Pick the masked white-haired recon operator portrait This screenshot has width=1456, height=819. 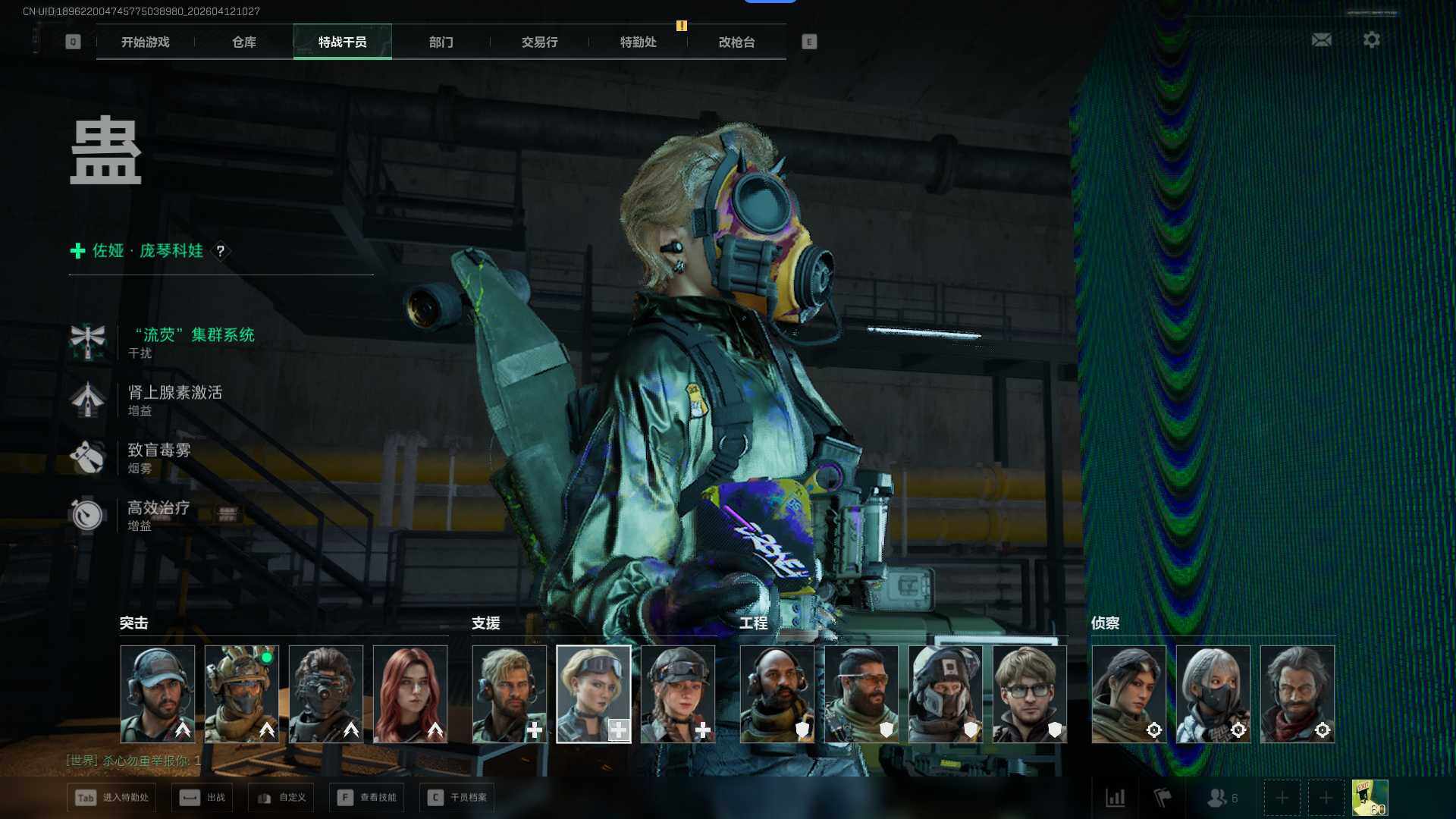(x=1213, y=694)
